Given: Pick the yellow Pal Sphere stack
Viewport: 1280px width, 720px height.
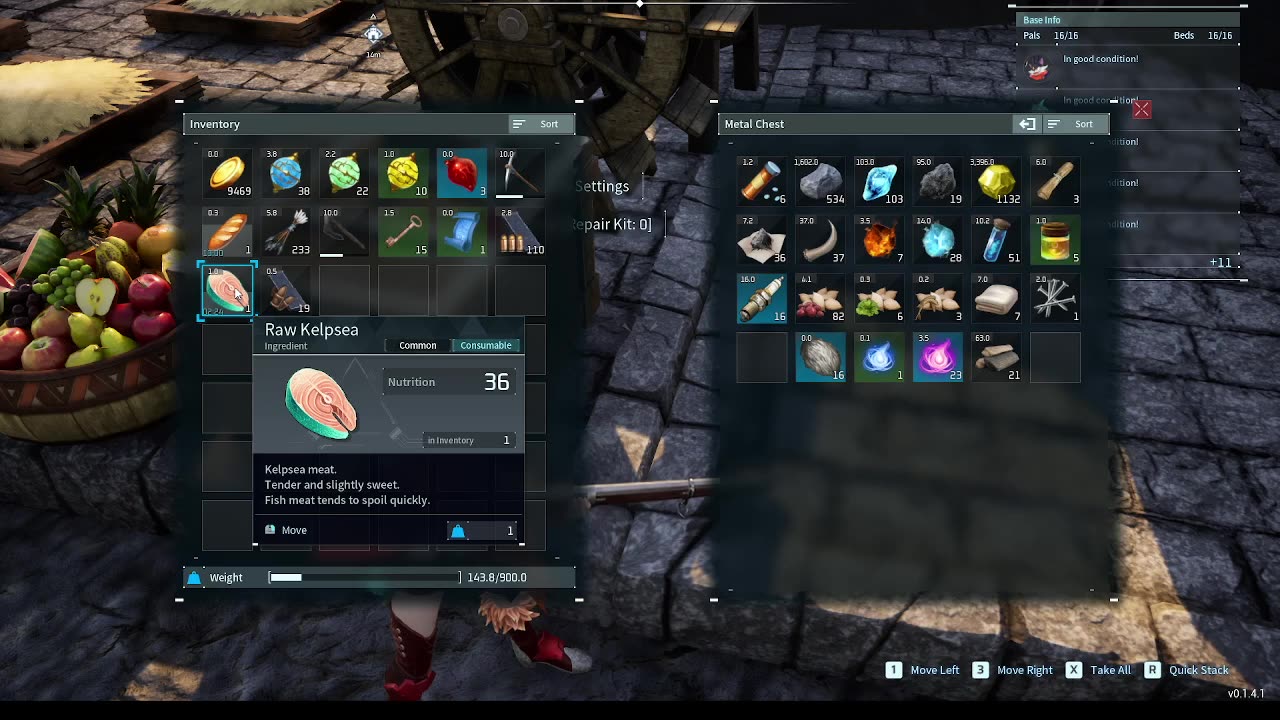Looking at the screenshot, I should pos(403,174).
